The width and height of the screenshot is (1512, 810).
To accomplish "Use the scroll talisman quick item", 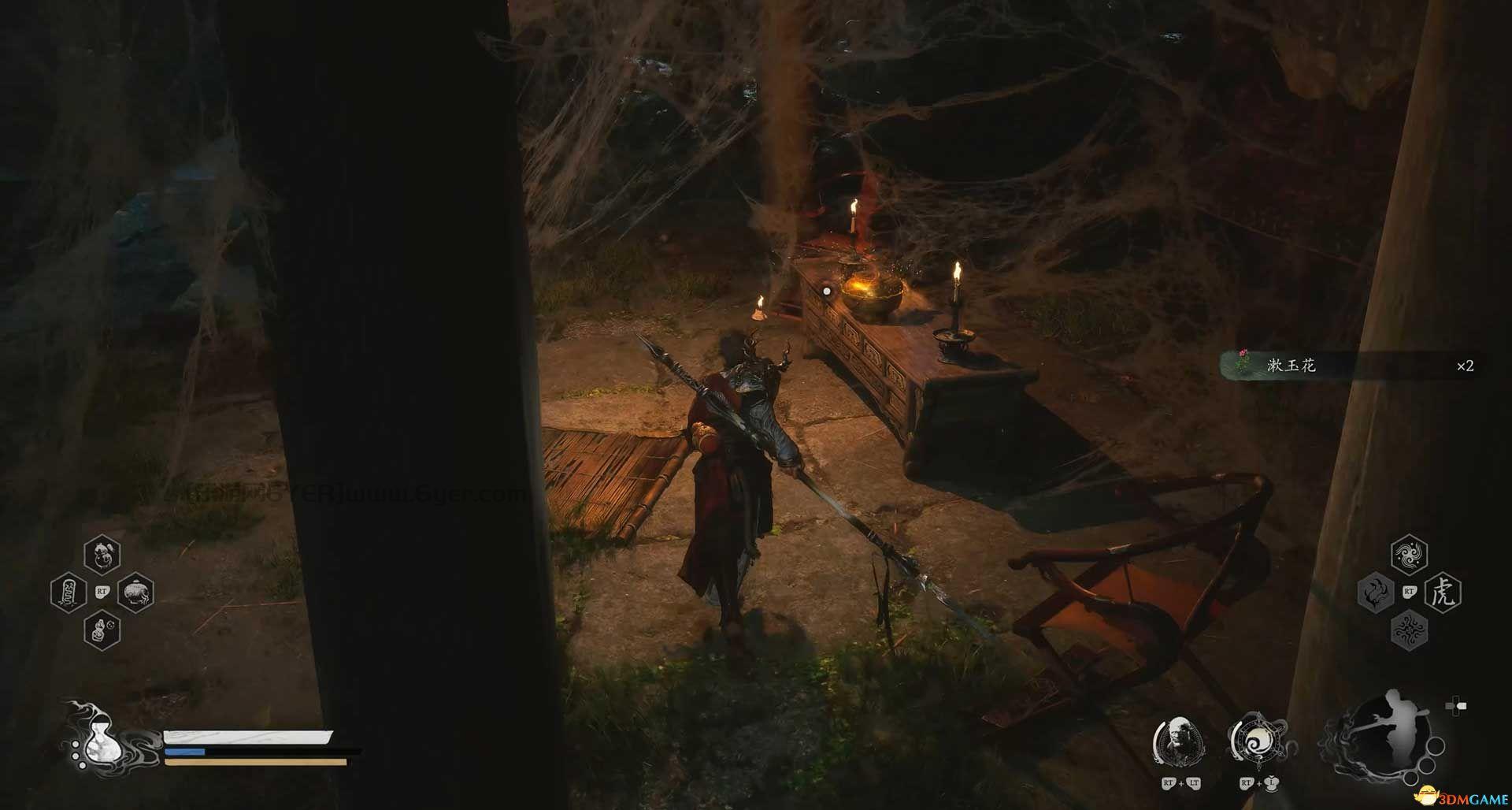I will coord(68,593).
